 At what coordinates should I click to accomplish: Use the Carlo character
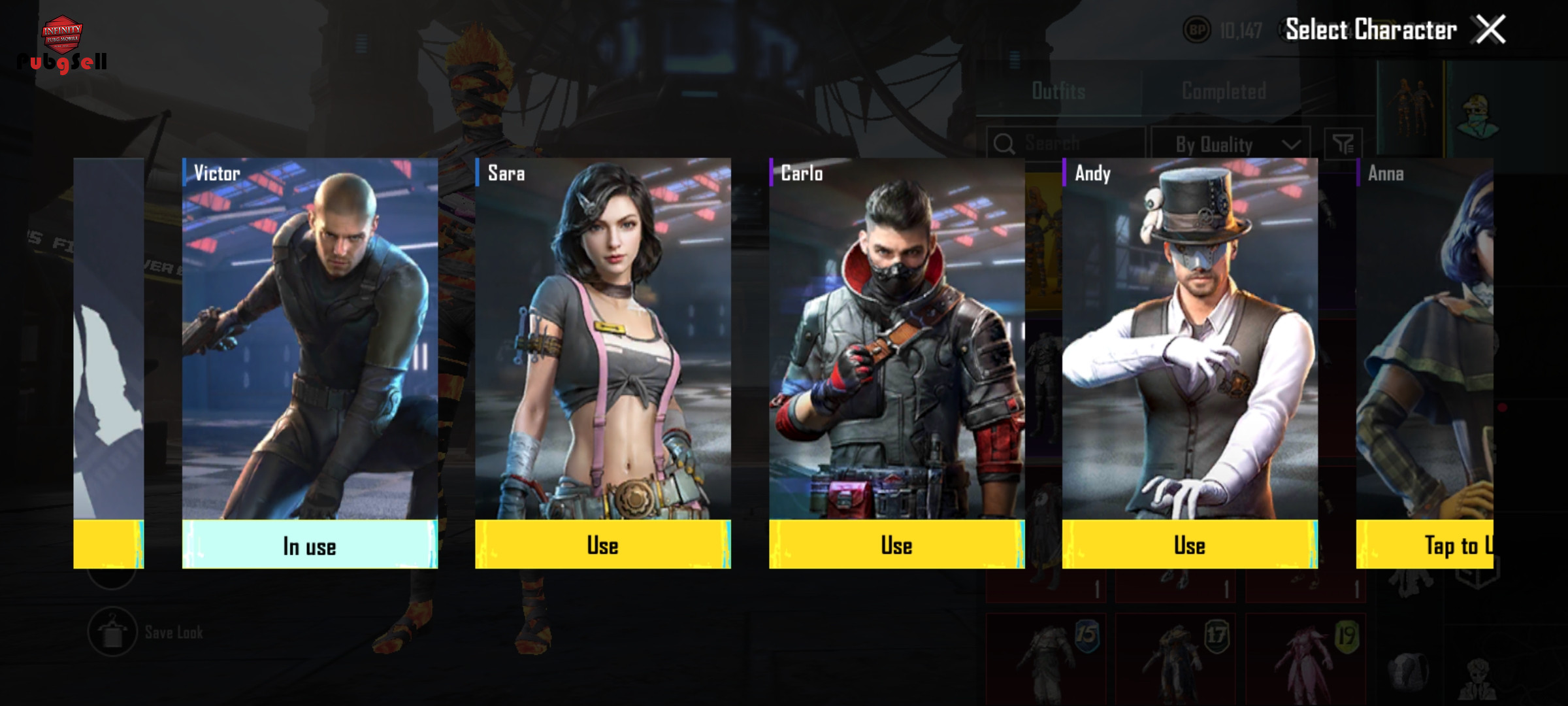click(896, 545)
